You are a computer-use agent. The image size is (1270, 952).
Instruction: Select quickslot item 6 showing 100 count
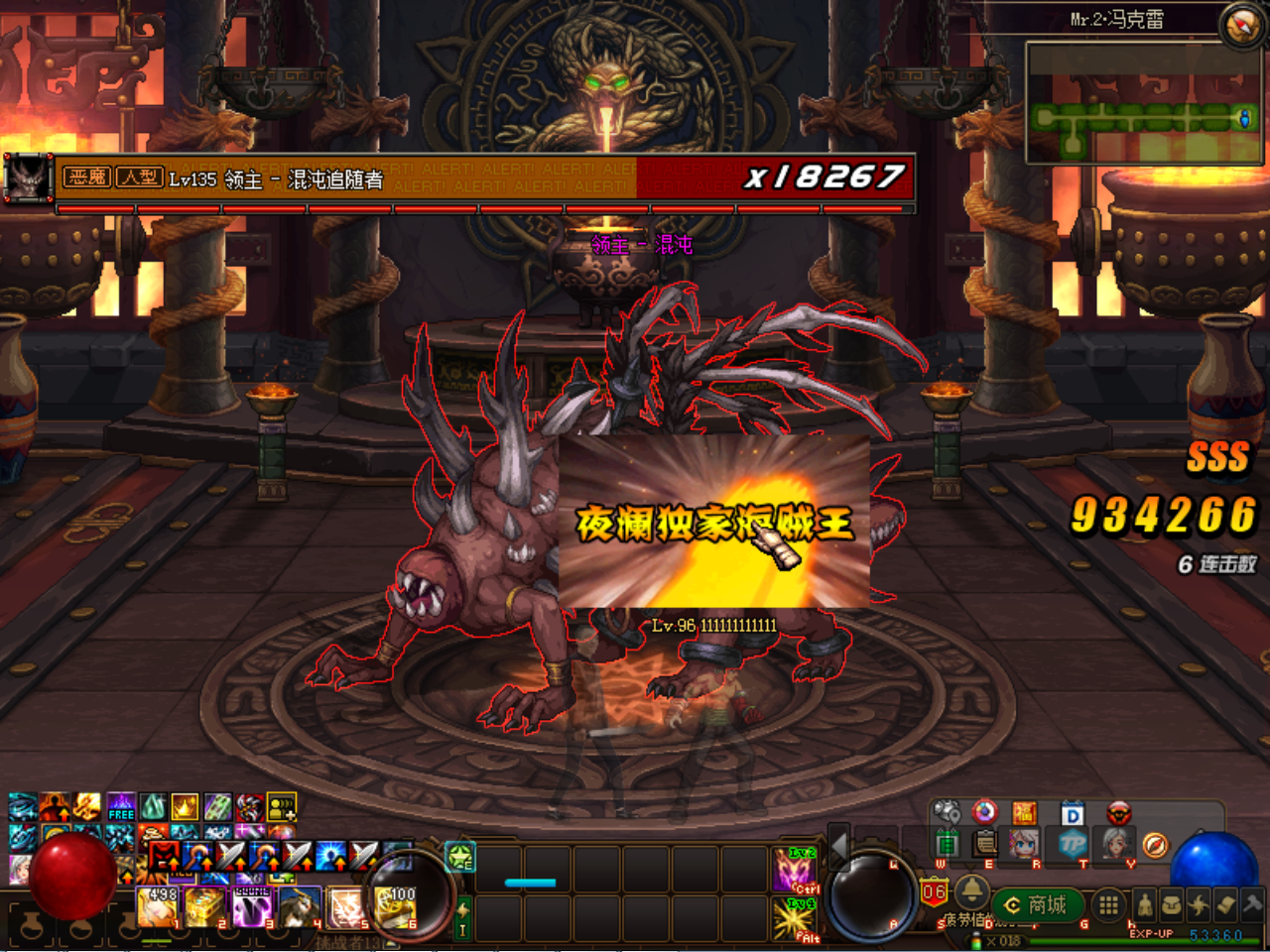[x=393, y=908]
